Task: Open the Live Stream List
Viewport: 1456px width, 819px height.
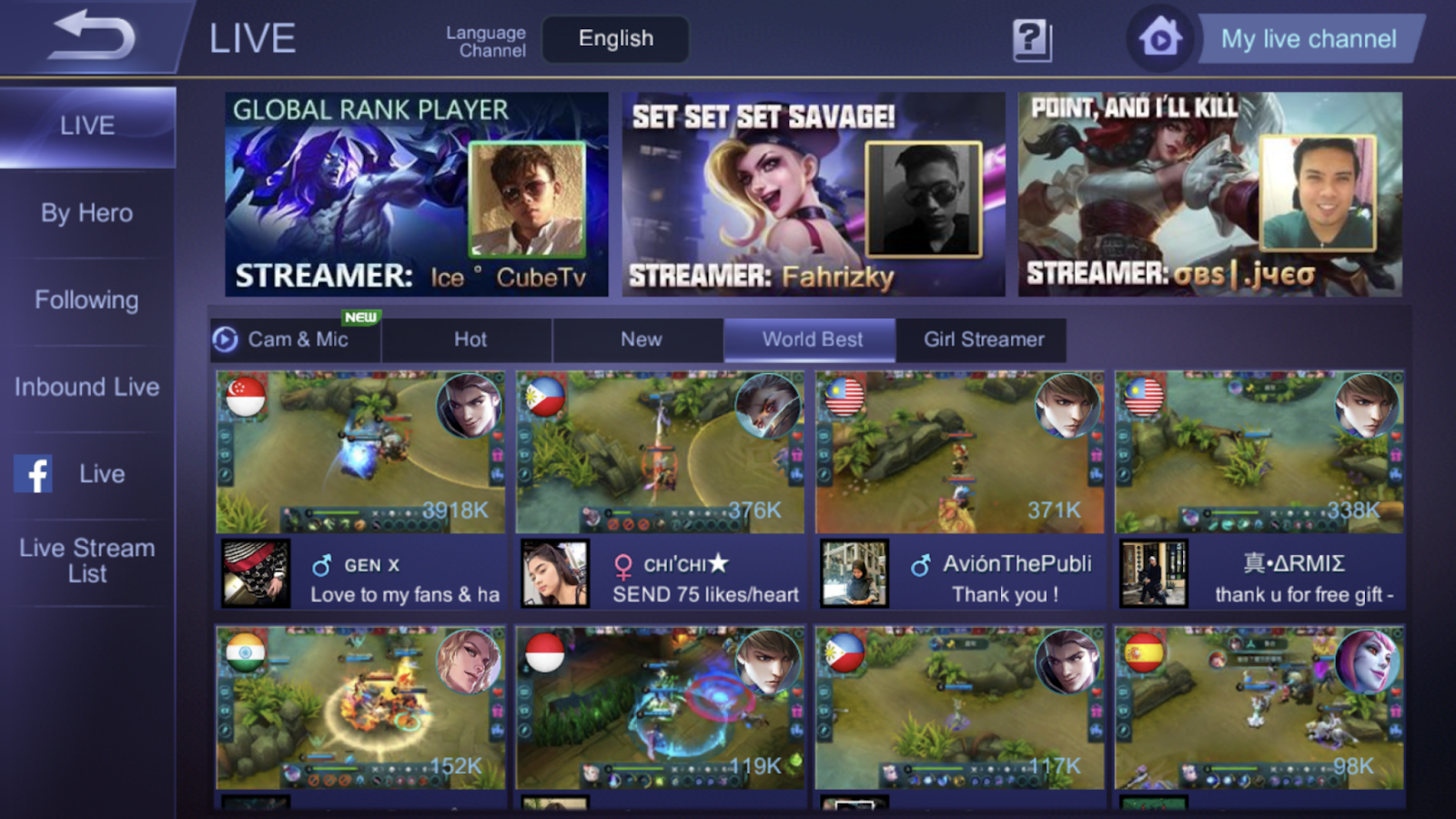Action: click(x=86, y=560)
